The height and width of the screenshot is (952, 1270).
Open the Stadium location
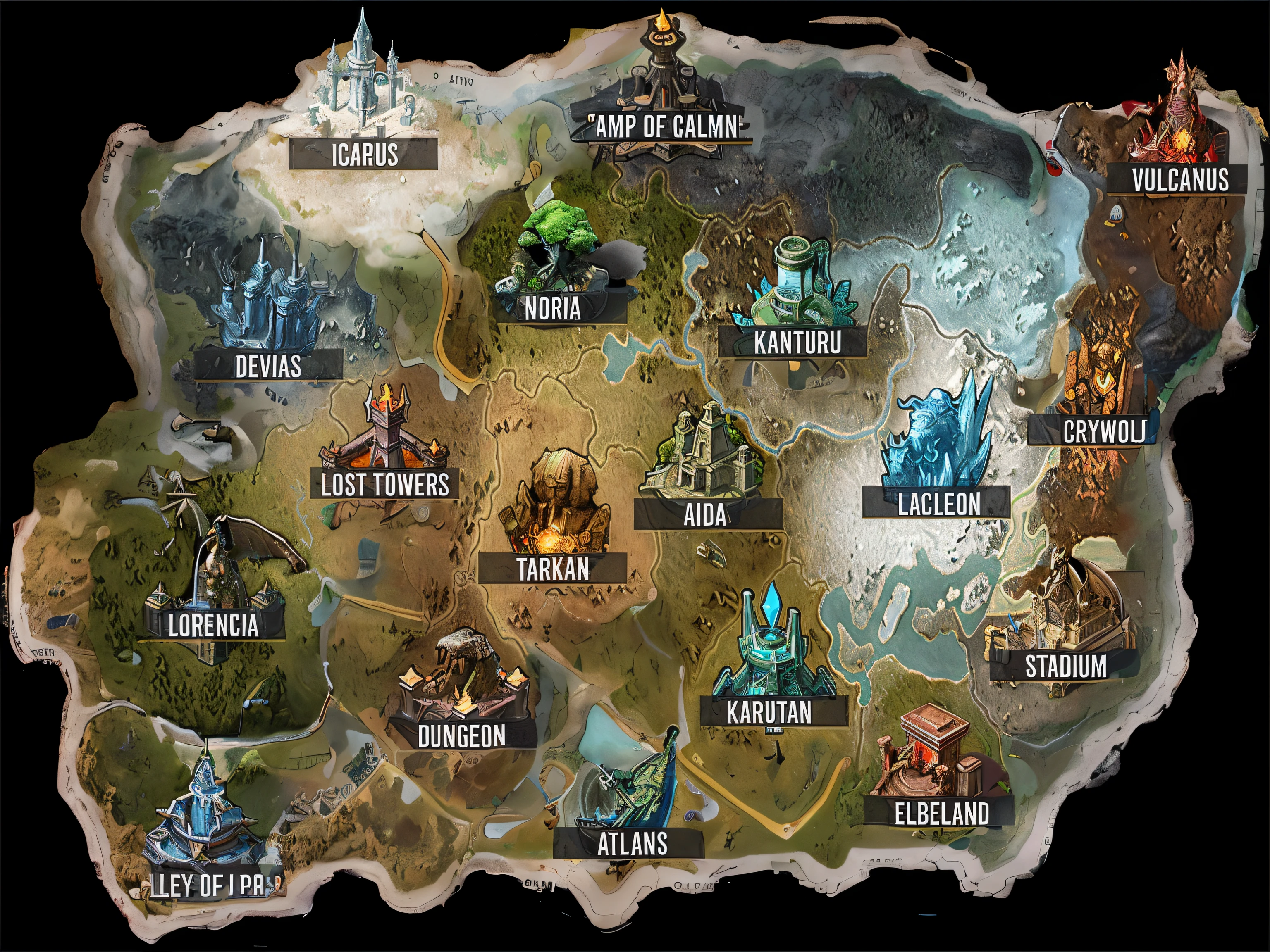point(1066,666)
